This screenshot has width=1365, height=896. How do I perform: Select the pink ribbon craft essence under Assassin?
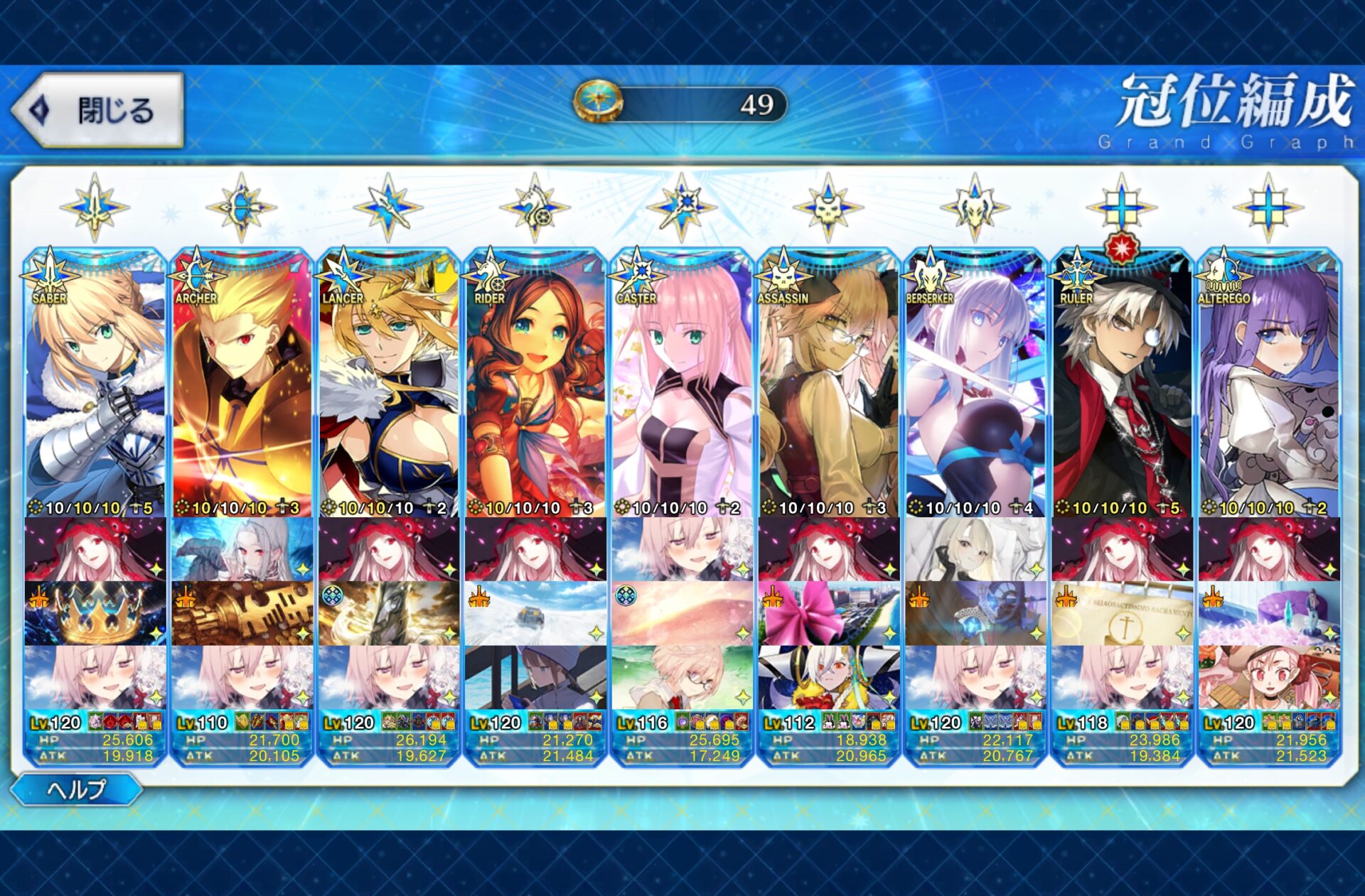828,613
